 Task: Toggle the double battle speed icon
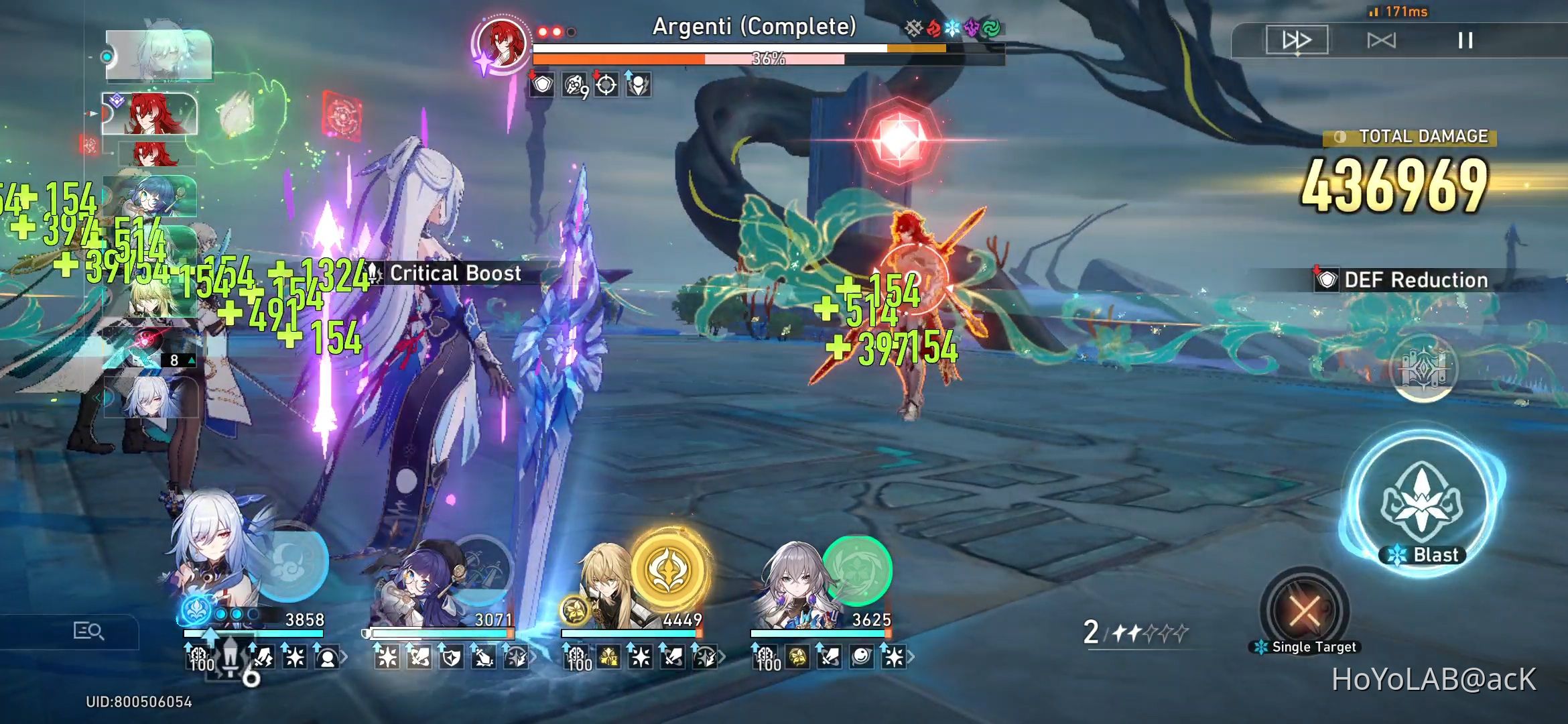[1383, 42]
